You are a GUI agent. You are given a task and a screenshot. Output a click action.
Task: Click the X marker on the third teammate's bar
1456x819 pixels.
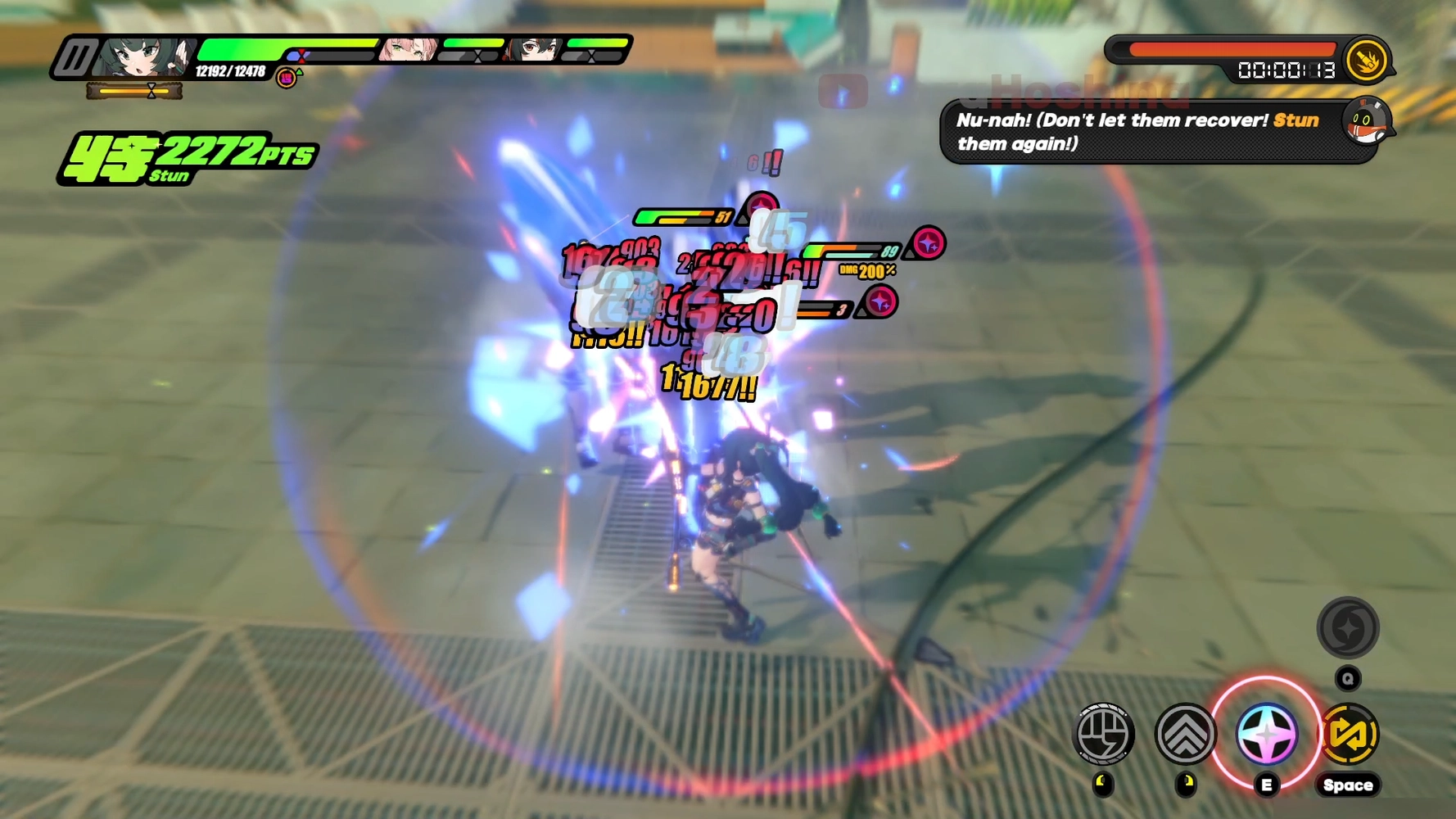[590, 56]
